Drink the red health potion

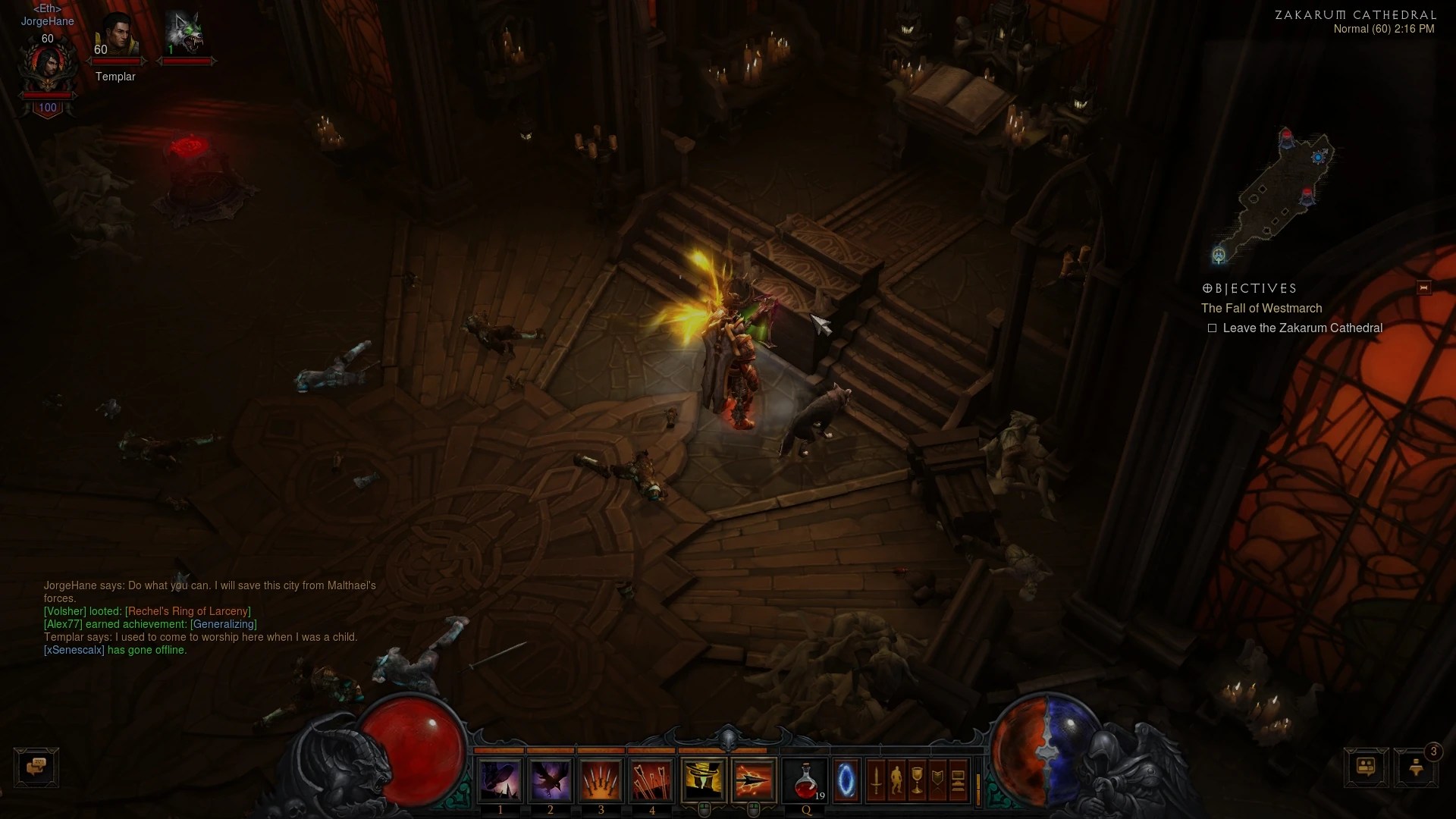click(x=806, y=780)
